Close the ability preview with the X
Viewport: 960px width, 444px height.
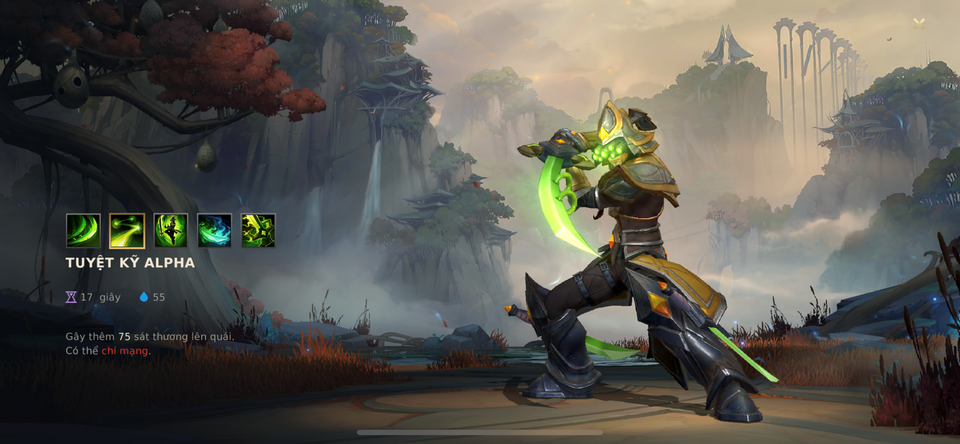pyautogui.click(x=919, y=23)
